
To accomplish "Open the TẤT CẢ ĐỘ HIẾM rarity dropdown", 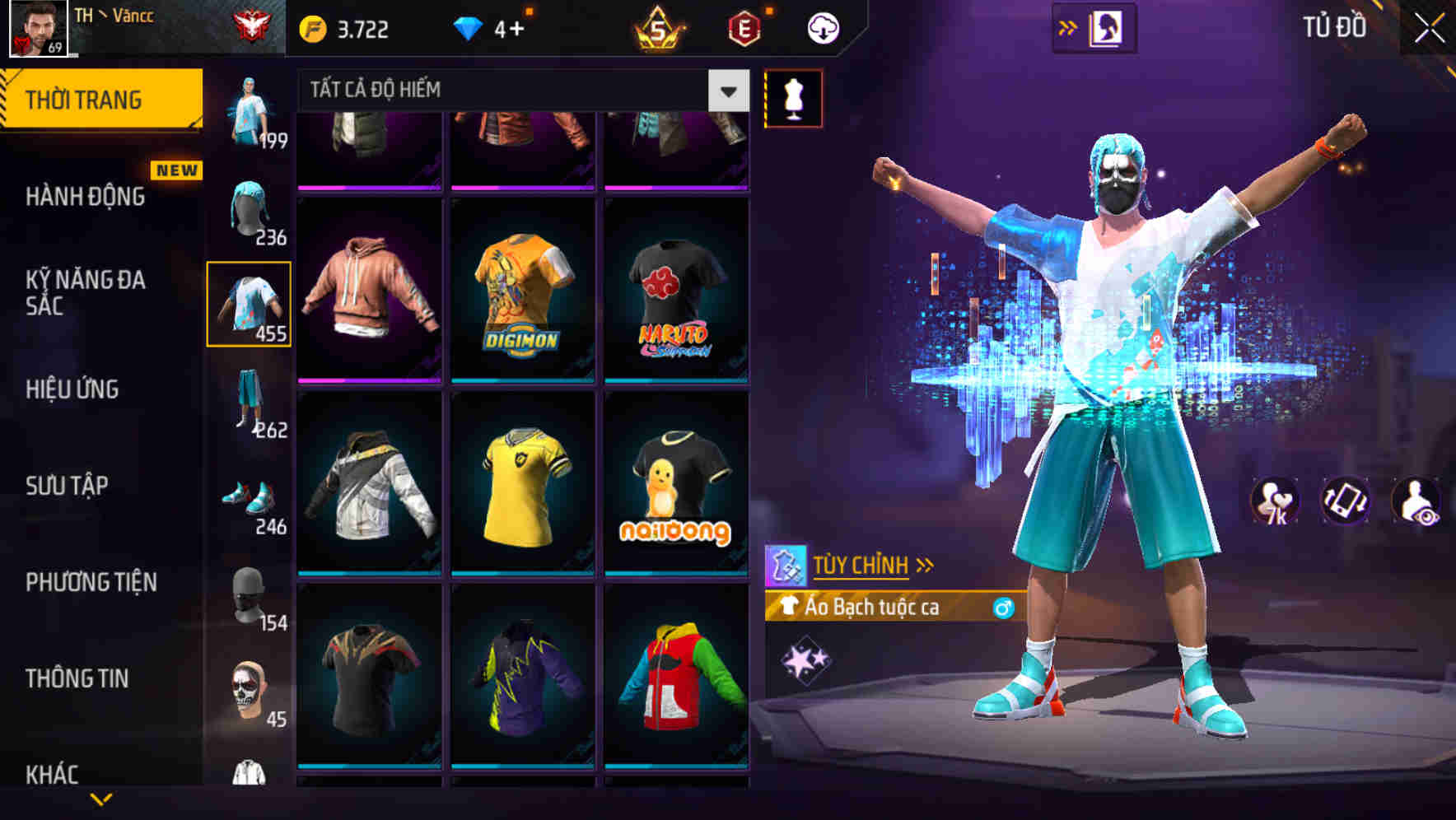I will point(511,89).
